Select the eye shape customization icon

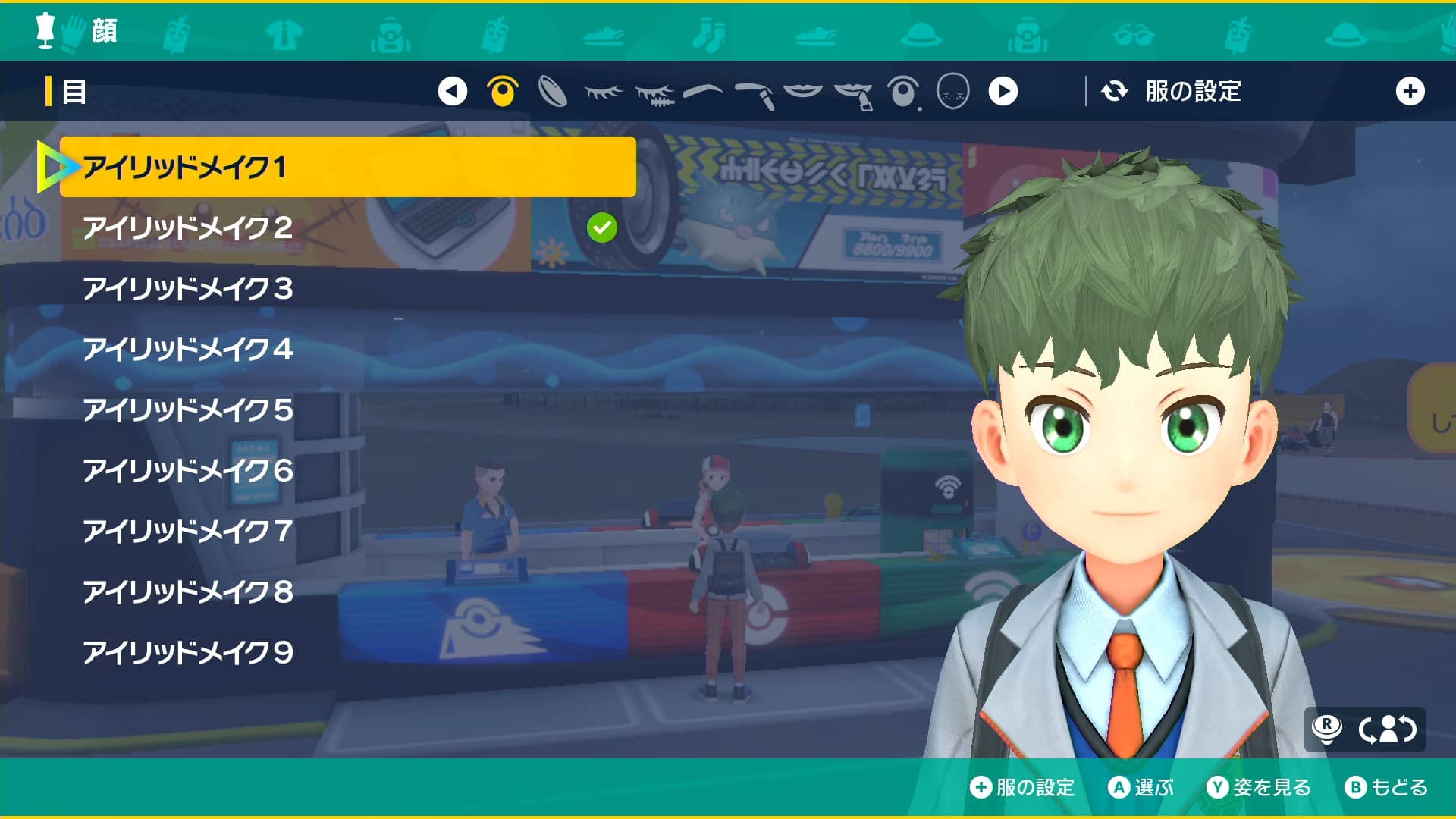pyautogui.click(x=502, y=93)
